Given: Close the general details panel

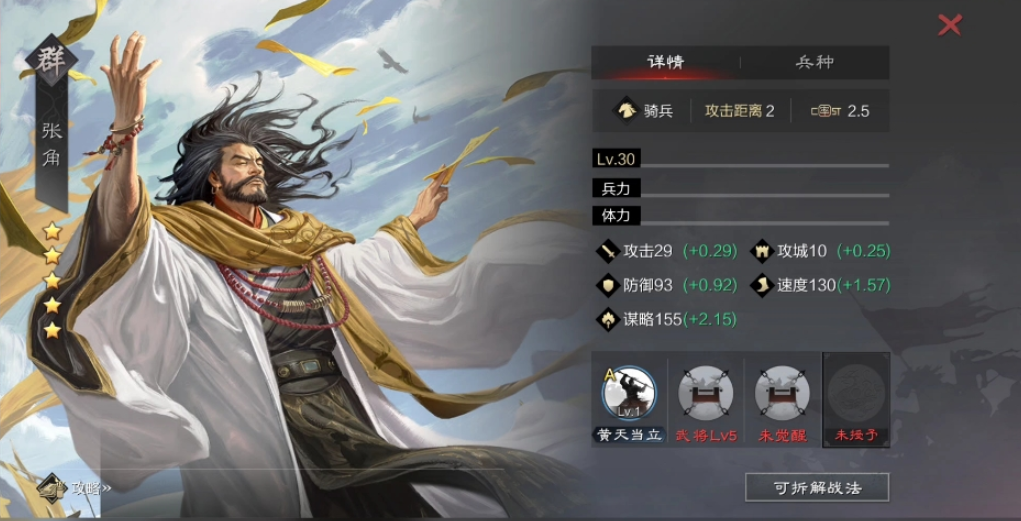Looking at the screenshot, I should coord(949,25).
